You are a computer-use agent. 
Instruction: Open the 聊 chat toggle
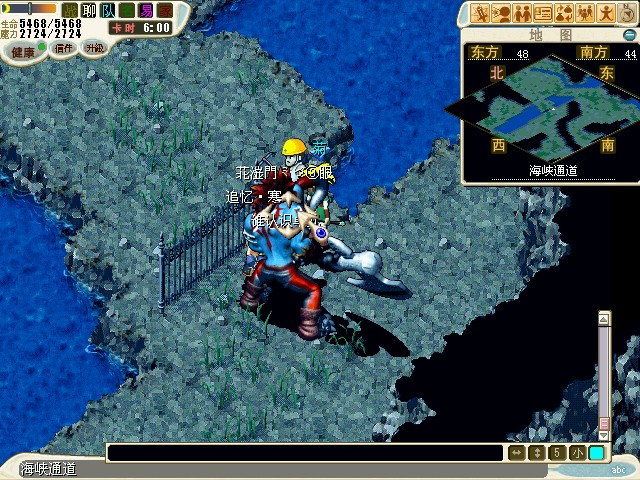tap(90, 10)
